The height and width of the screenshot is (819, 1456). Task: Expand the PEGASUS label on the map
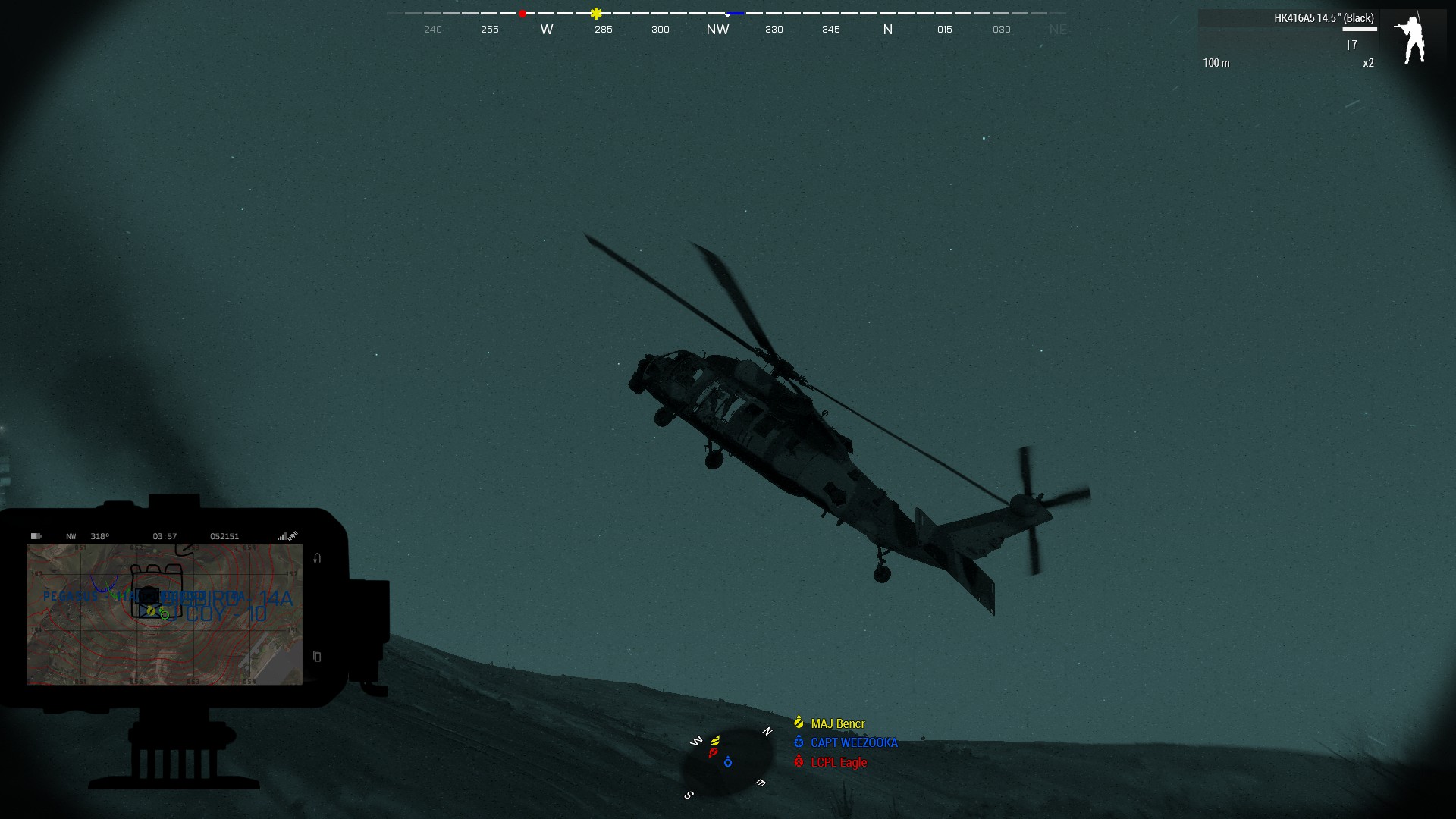[71, 596]
